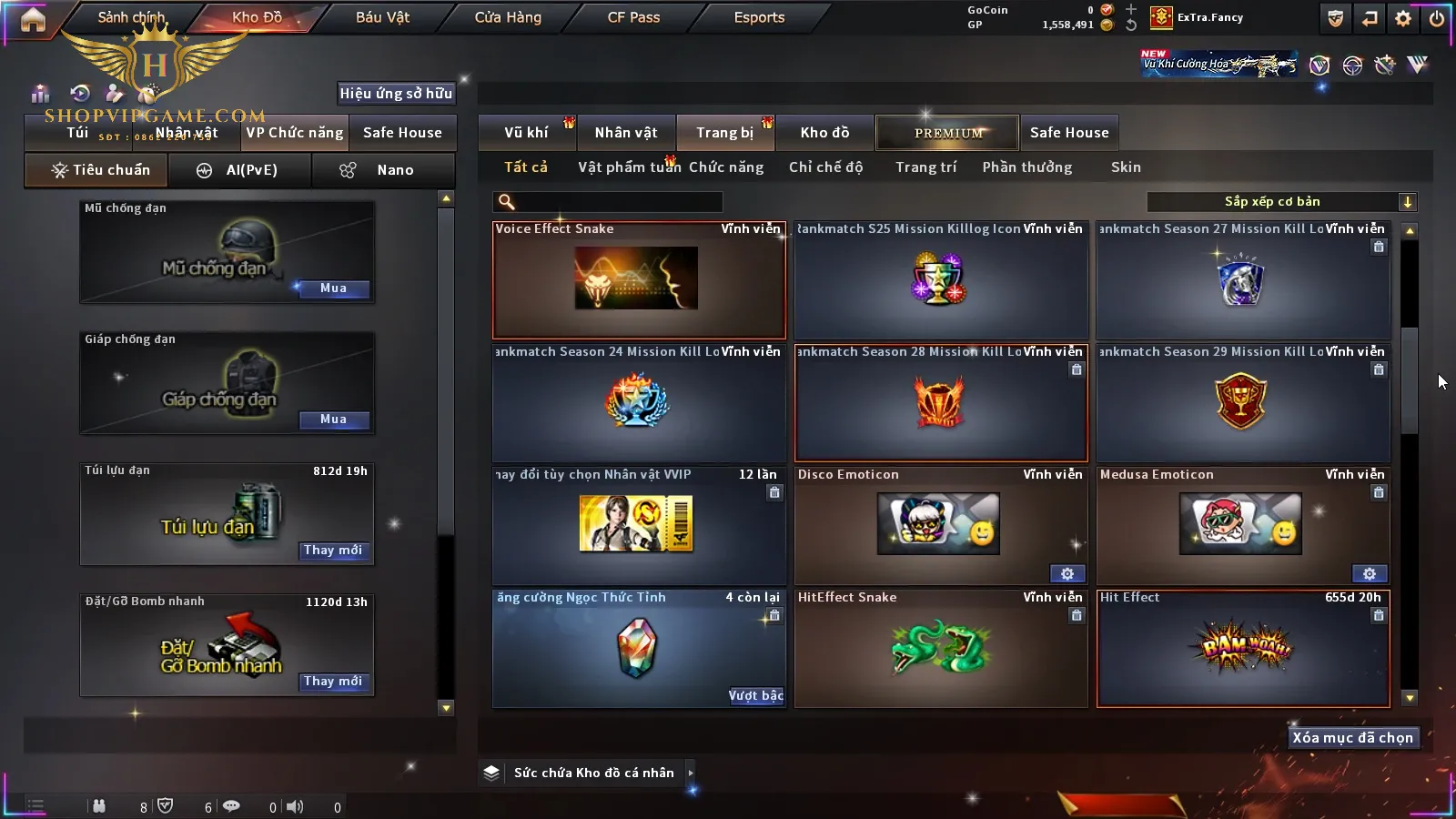1456x819 pixels.
Task: Open the PREMIUM tab
Action: (x=947, y=133)
